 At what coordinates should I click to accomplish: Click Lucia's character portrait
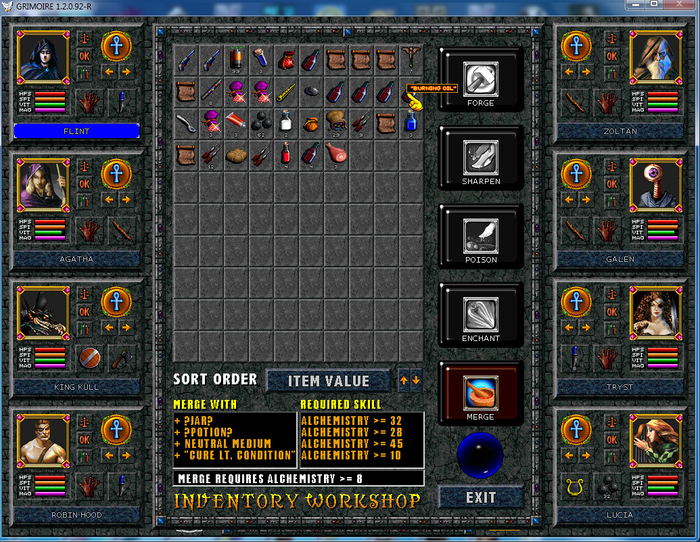click(656, 438)
